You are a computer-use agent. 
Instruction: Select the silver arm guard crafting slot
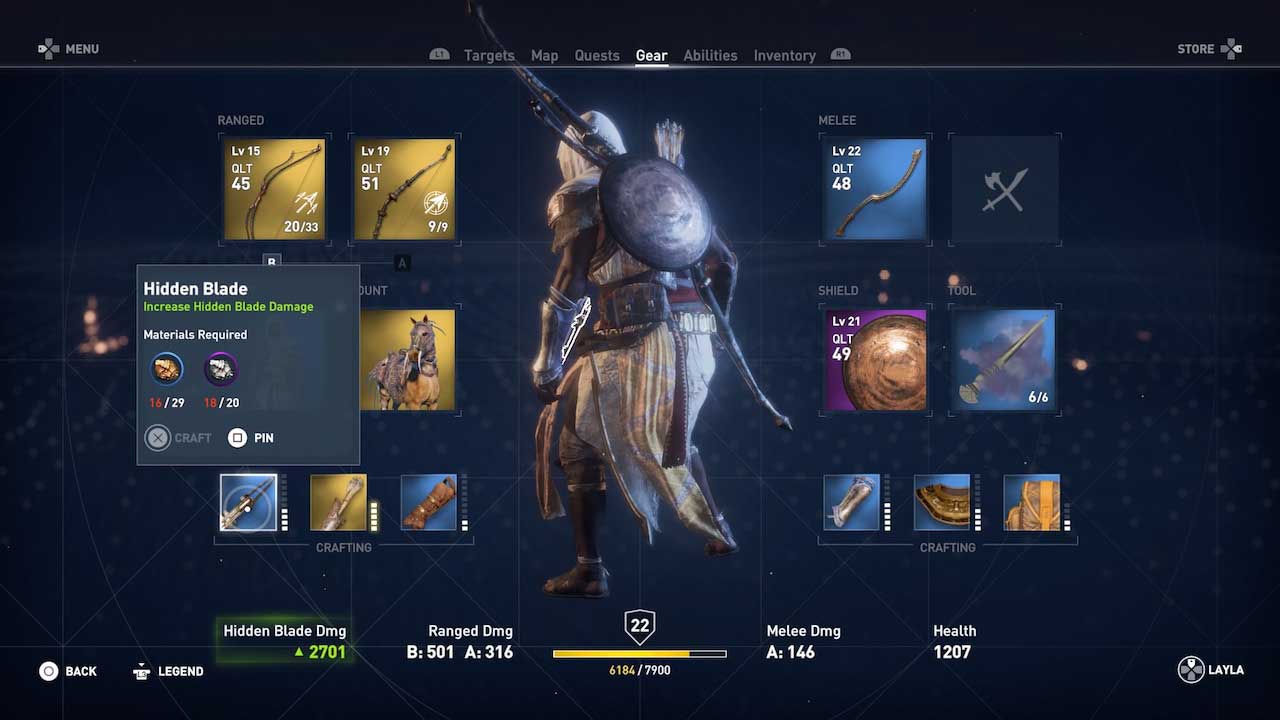(851, 503)
